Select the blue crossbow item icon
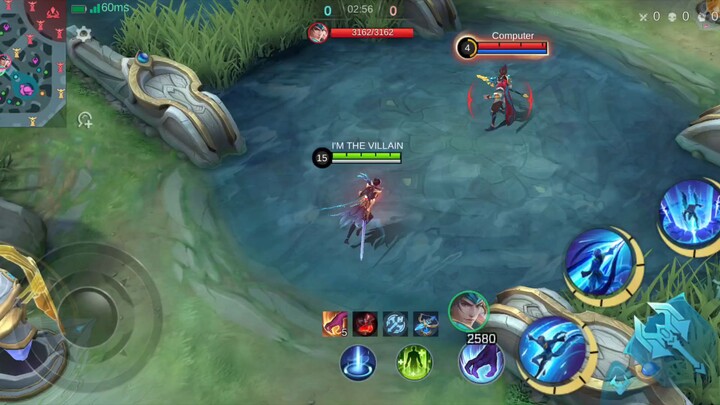 426,323
